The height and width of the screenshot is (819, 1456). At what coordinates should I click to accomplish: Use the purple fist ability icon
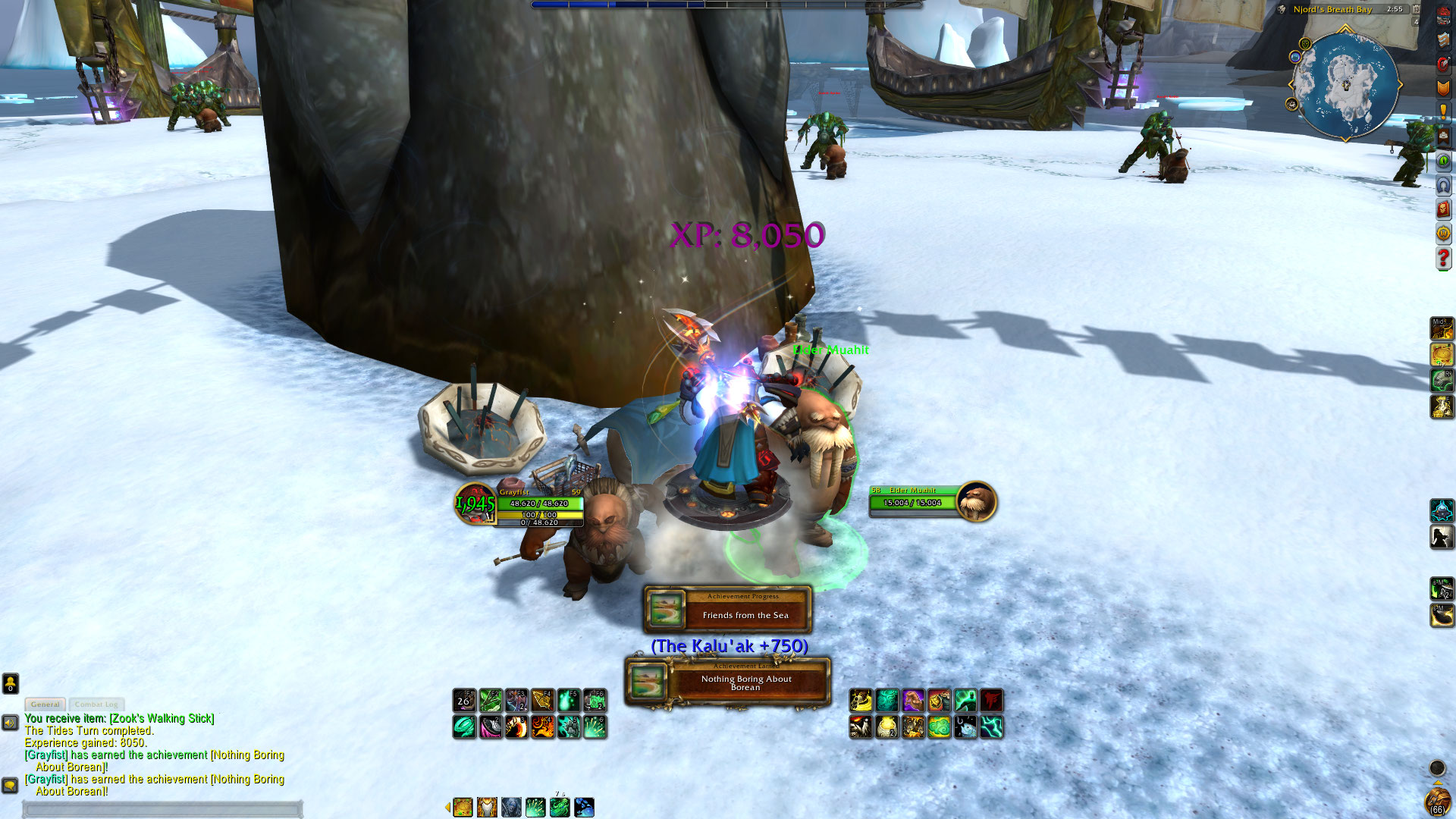[x=913, y=701]
